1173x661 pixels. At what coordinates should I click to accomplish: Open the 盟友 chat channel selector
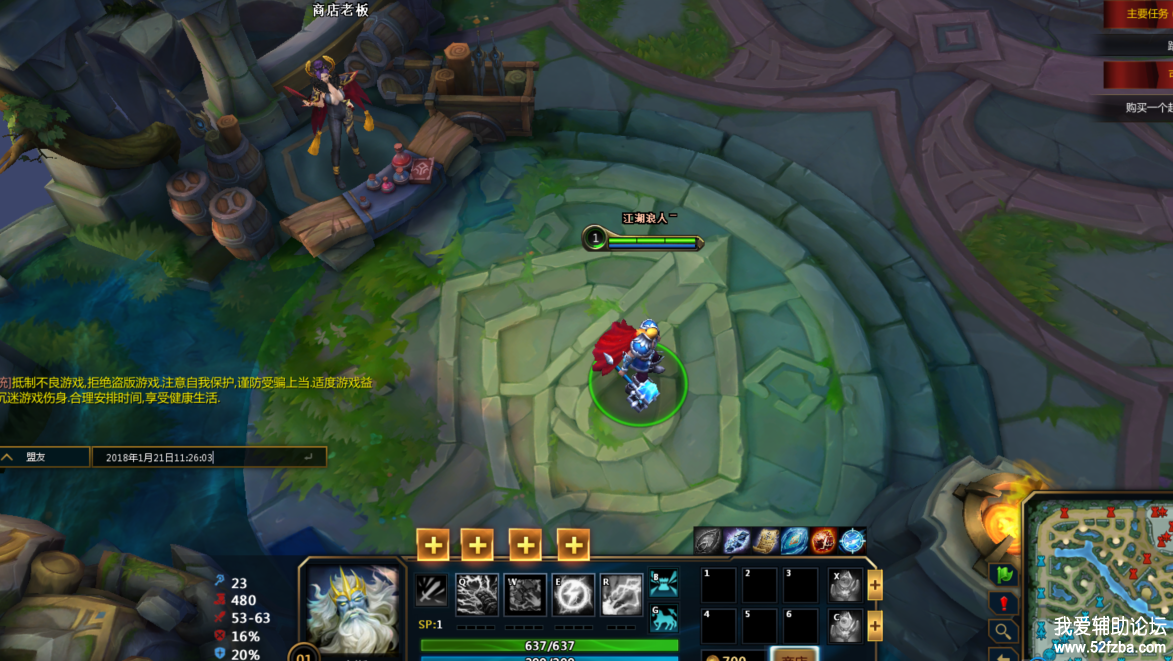point(44,457)
